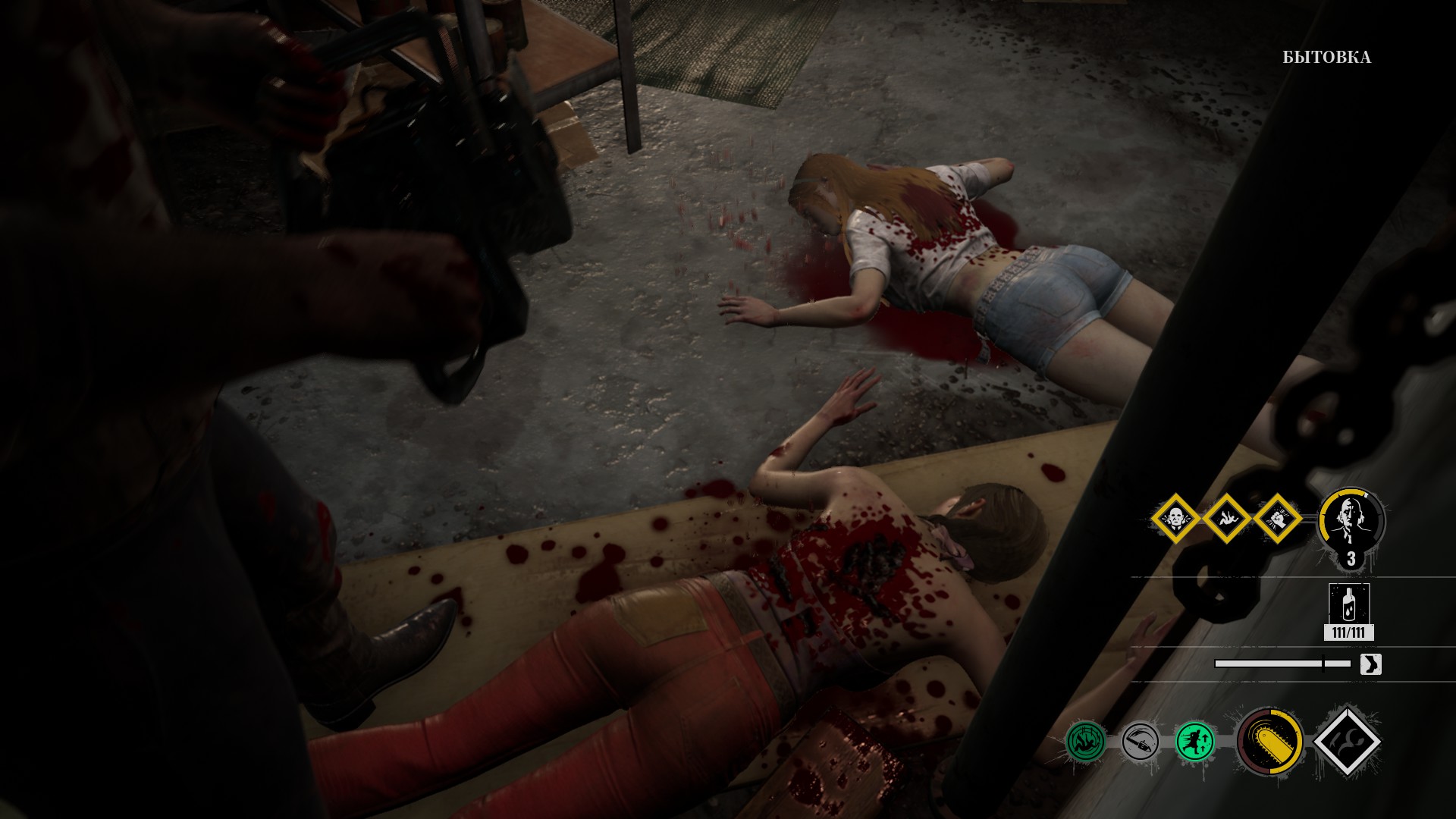Enable the middle perk diamond on the chain
This screenshot has height=819, width=1456.
pyautogui.click(x=1228, y=520)
